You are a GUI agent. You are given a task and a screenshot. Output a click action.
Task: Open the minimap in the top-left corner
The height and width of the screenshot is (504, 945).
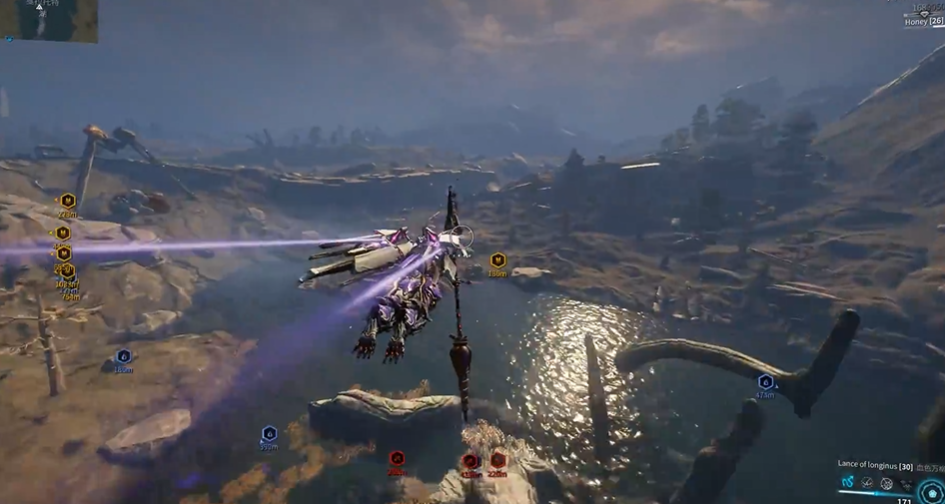click(48, 20)
